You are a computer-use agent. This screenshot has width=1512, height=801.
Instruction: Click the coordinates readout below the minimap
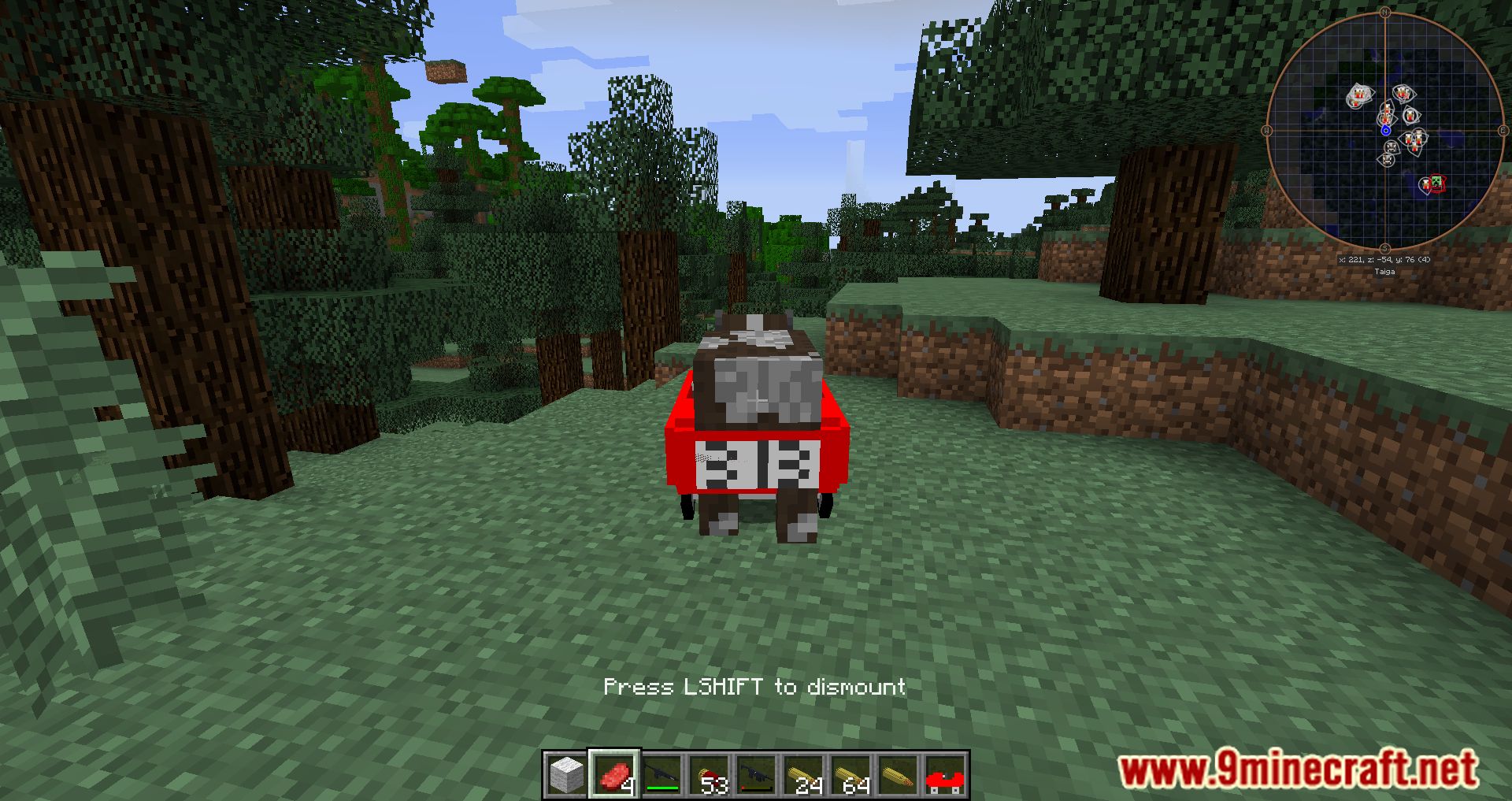[1385, 260]
